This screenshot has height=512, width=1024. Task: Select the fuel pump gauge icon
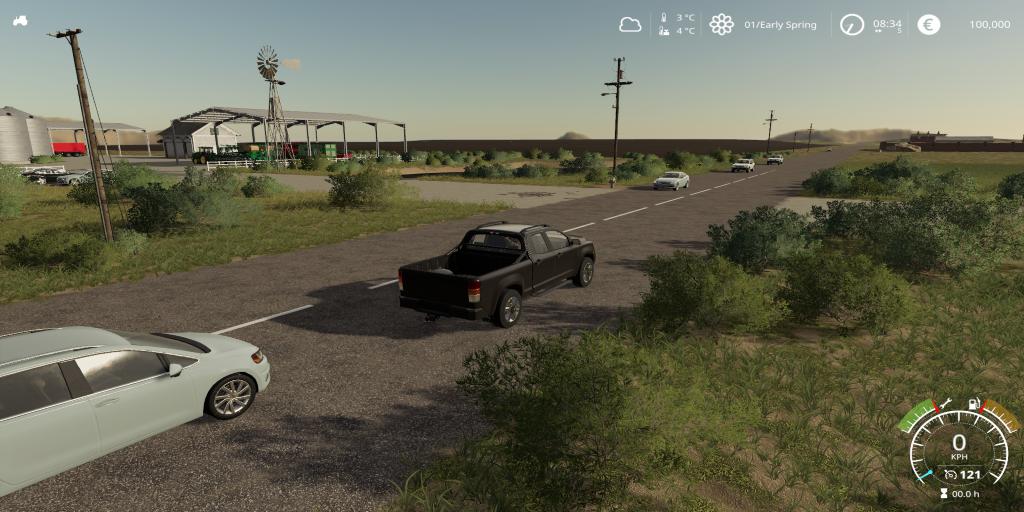point(975,404)
